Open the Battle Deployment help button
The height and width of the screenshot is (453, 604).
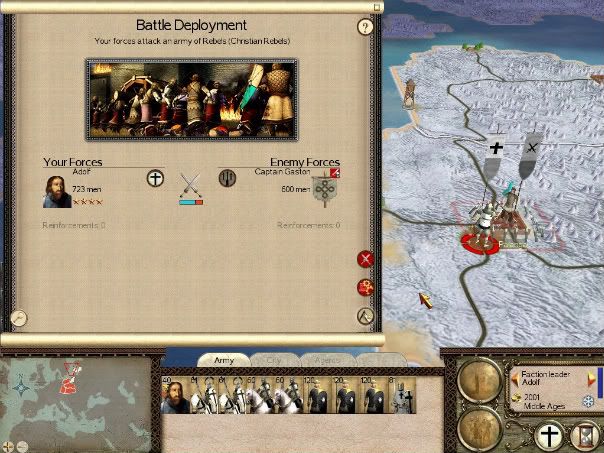[365, 27]
